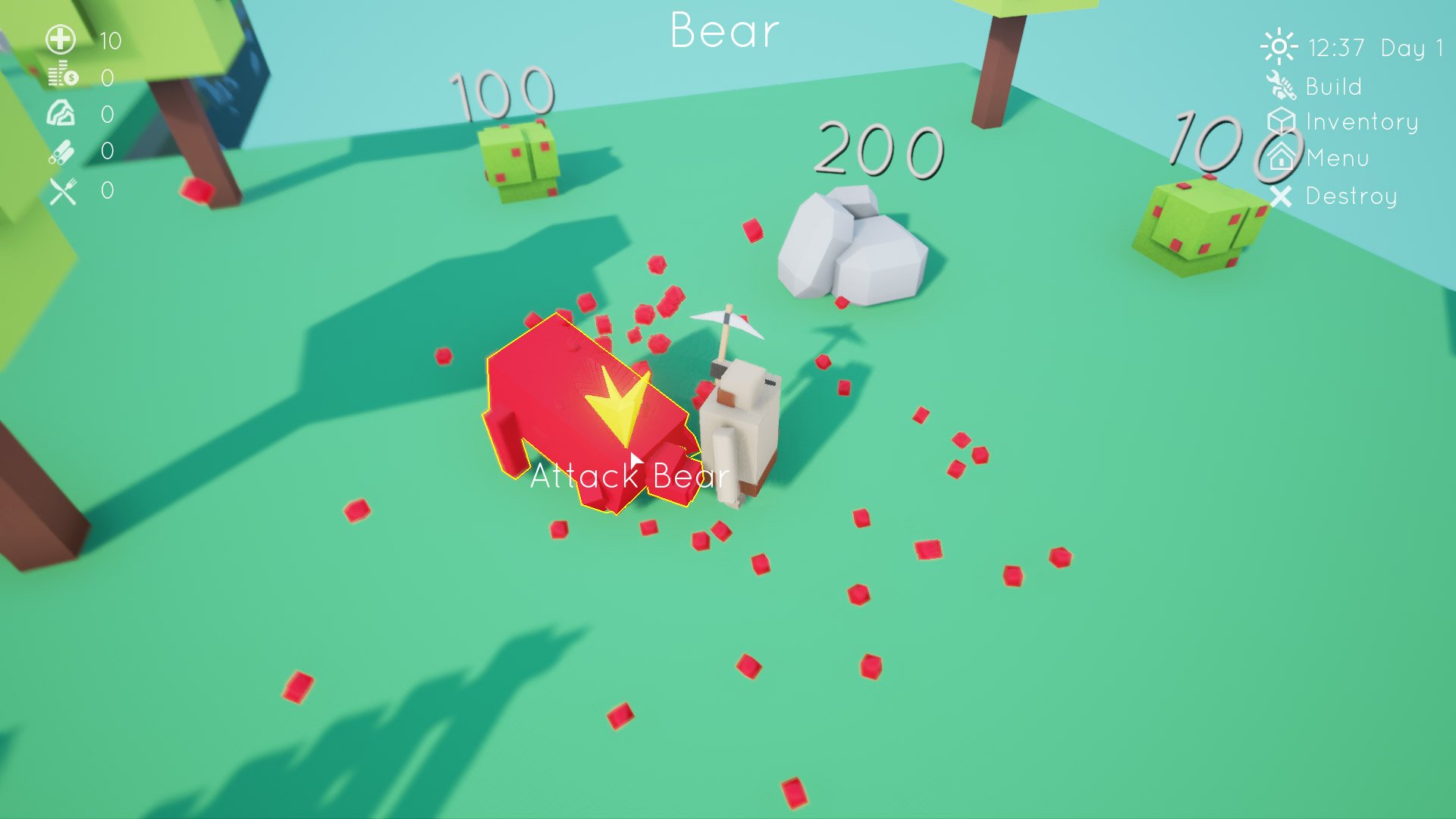Select the Destroy option

pyautogui.click(x=1349, y=196)
